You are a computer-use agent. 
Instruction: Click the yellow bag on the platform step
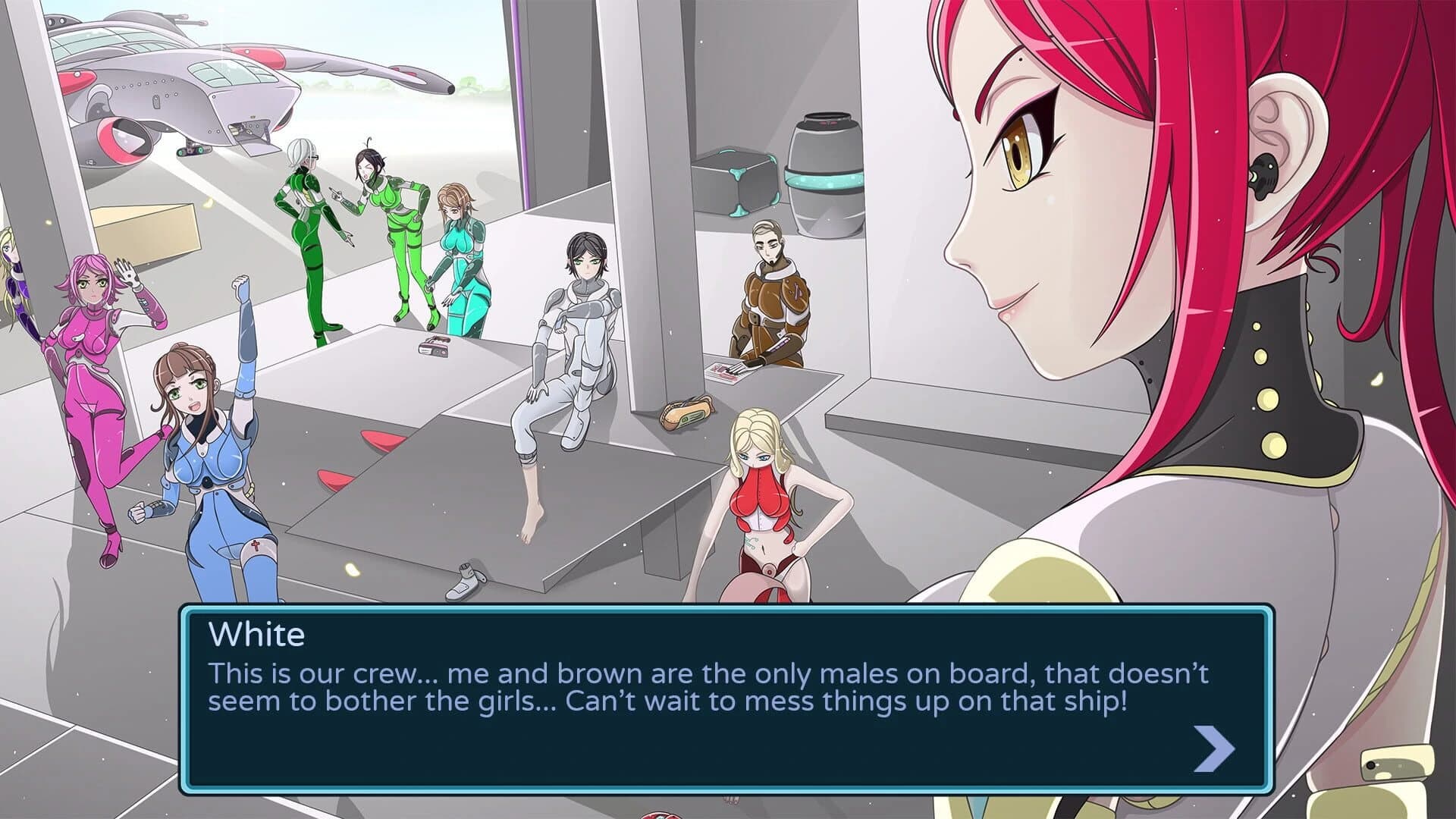click(x=686, y=416)
